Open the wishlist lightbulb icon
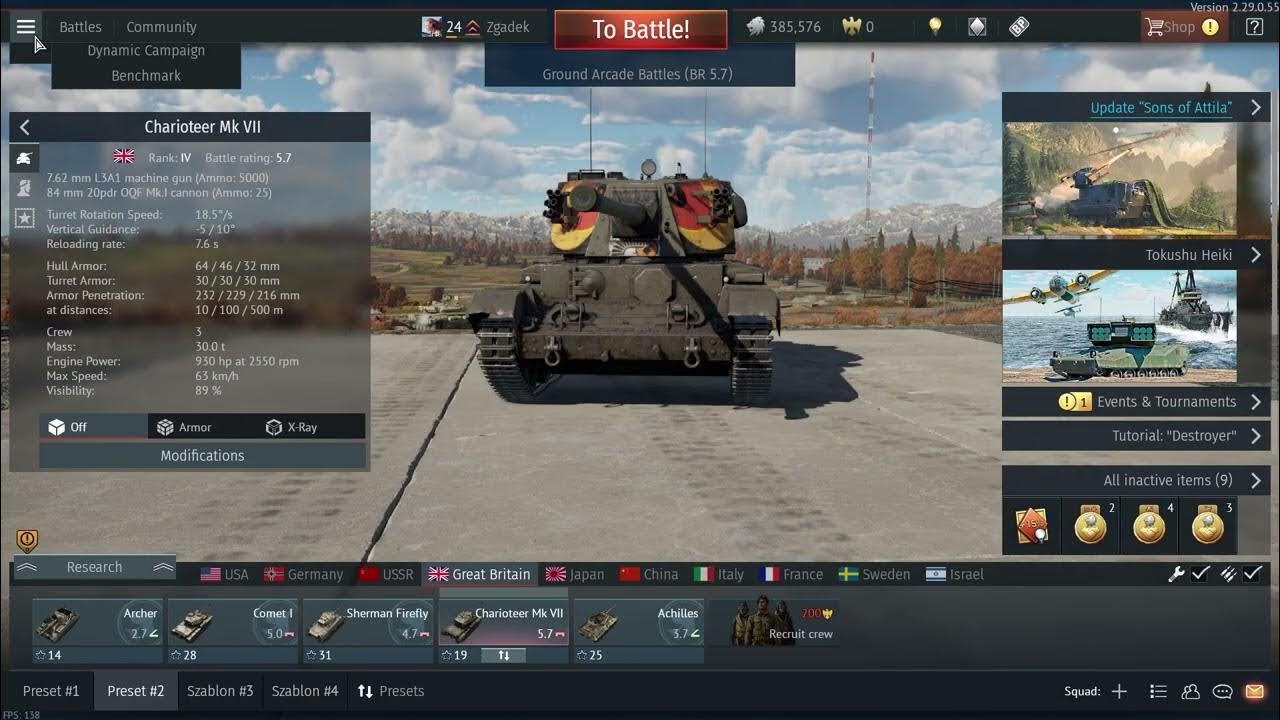 (934, 26)
